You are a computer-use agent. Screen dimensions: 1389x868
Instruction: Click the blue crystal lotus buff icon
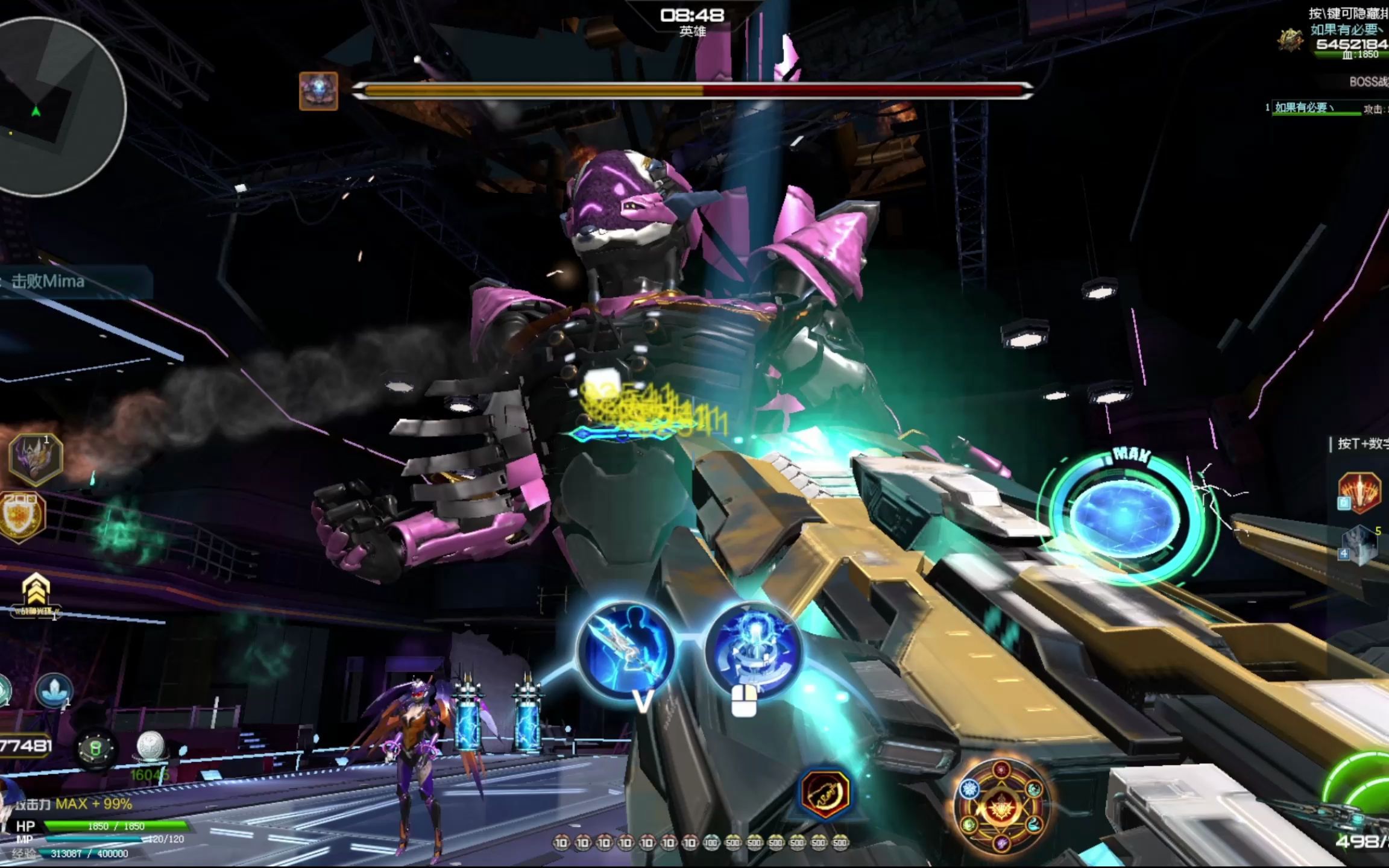54,690
